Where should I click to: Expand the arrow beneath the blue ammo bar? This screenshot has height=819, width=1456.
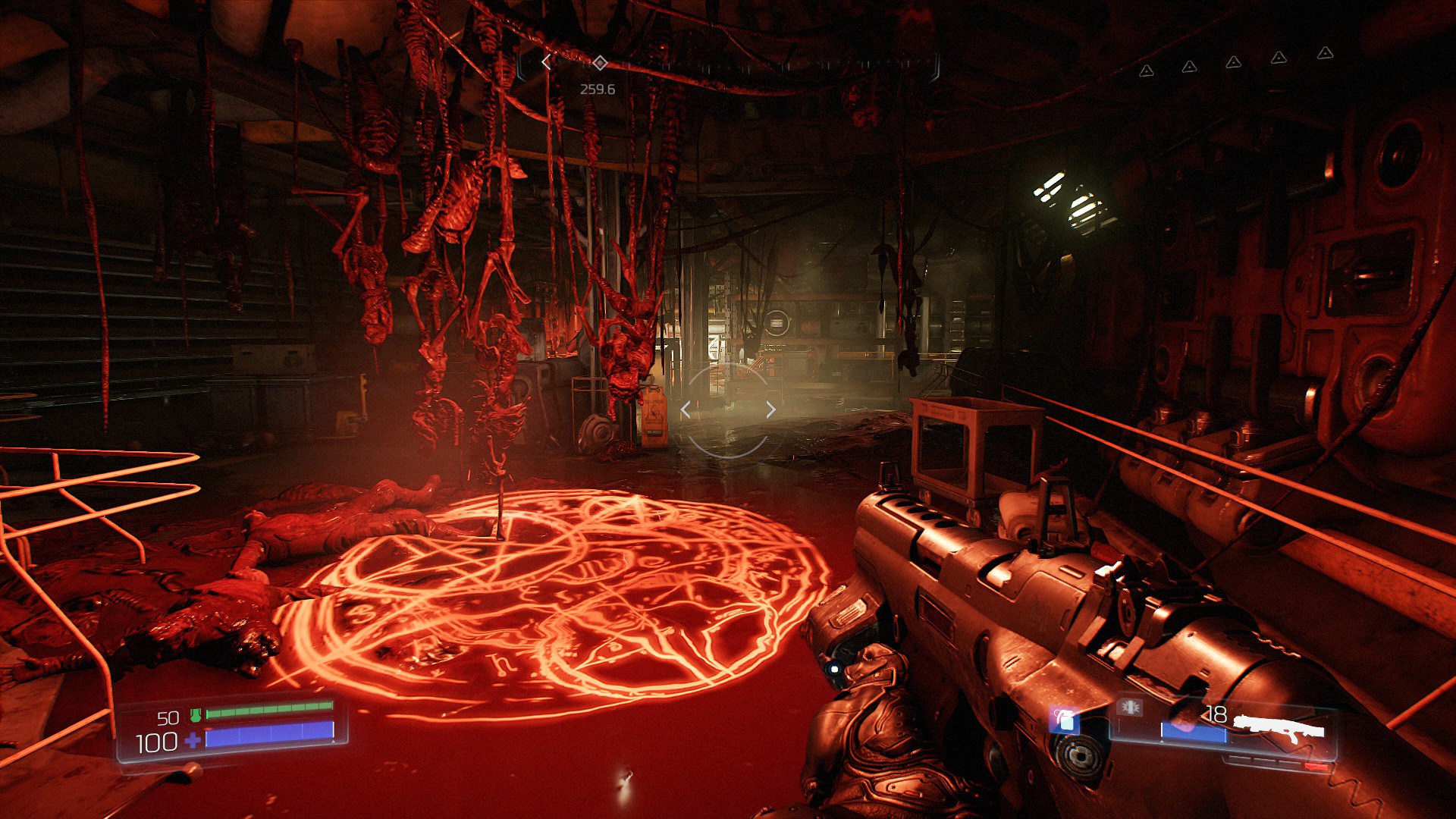1161,741
